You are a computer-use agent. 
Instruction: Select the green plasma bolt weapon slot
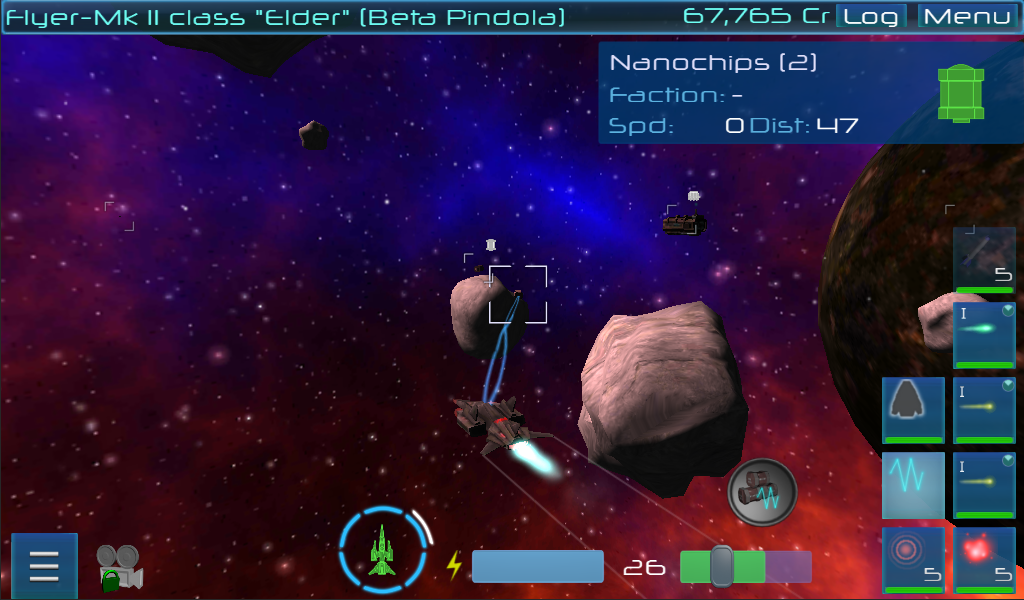point(985,335)
